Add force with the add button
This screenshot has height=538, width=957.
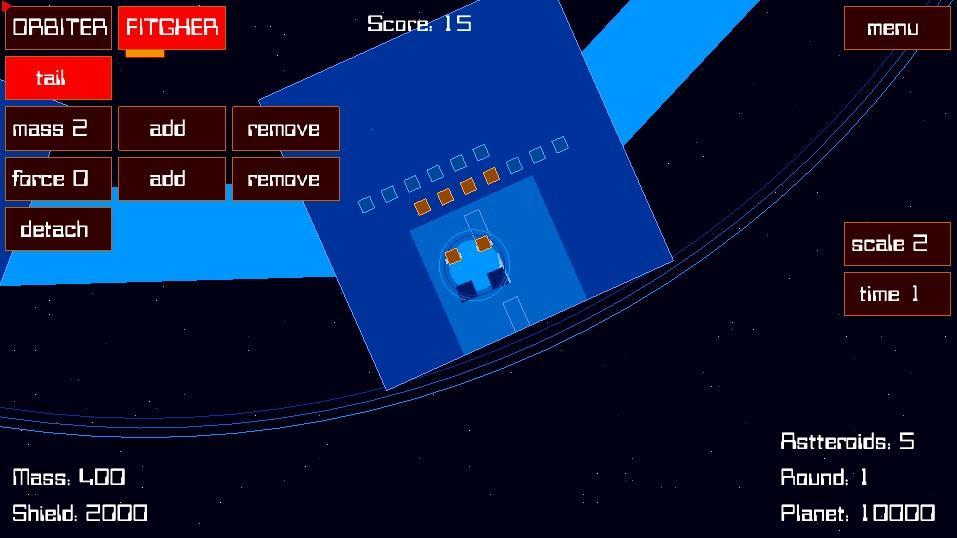click(172, 179)
